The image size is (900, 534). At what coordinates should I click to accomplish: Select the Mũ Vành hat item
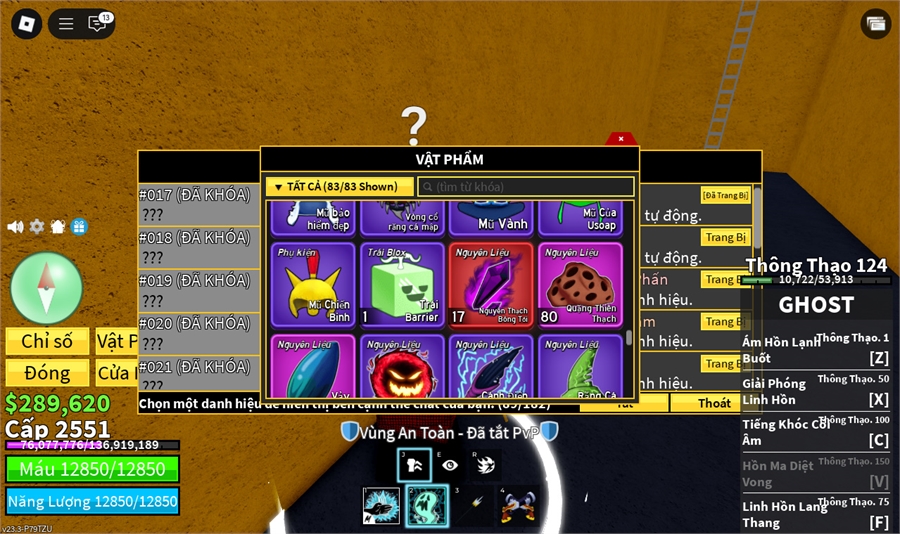click(x=491, y=215)
